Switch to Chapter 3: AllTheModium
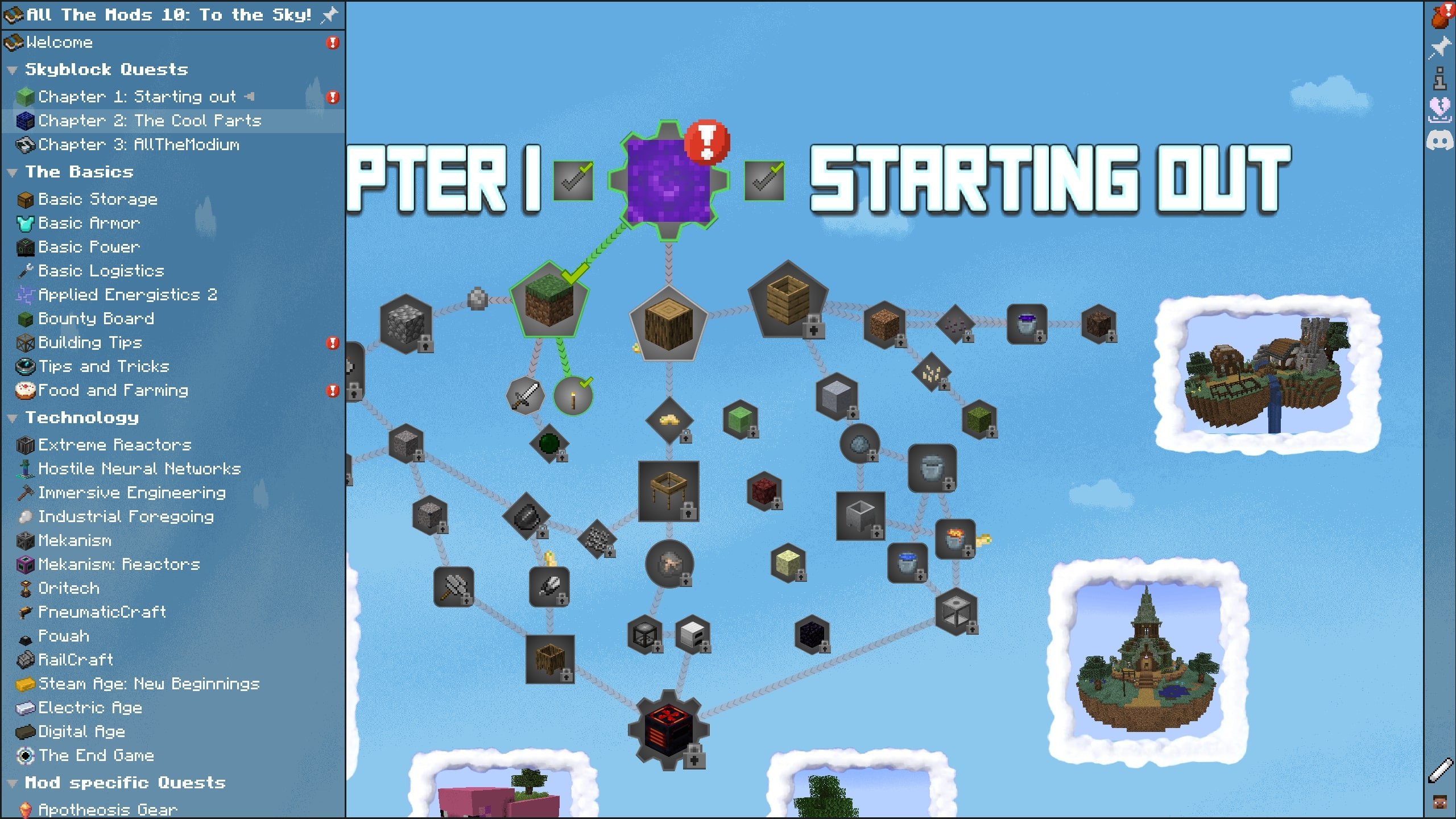 tap(139, 145)
